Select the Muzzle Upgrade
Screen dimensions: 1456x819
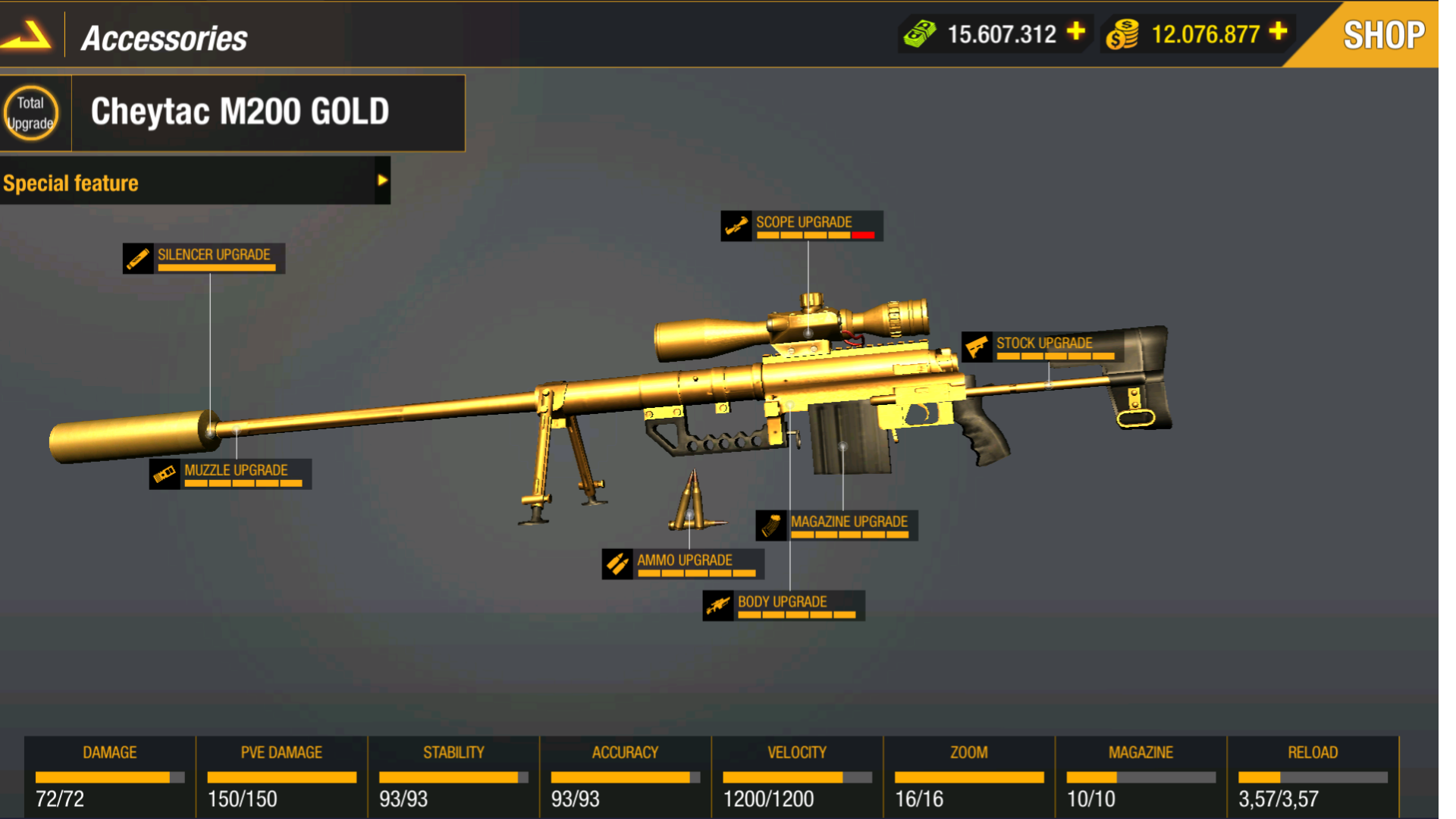231,474
